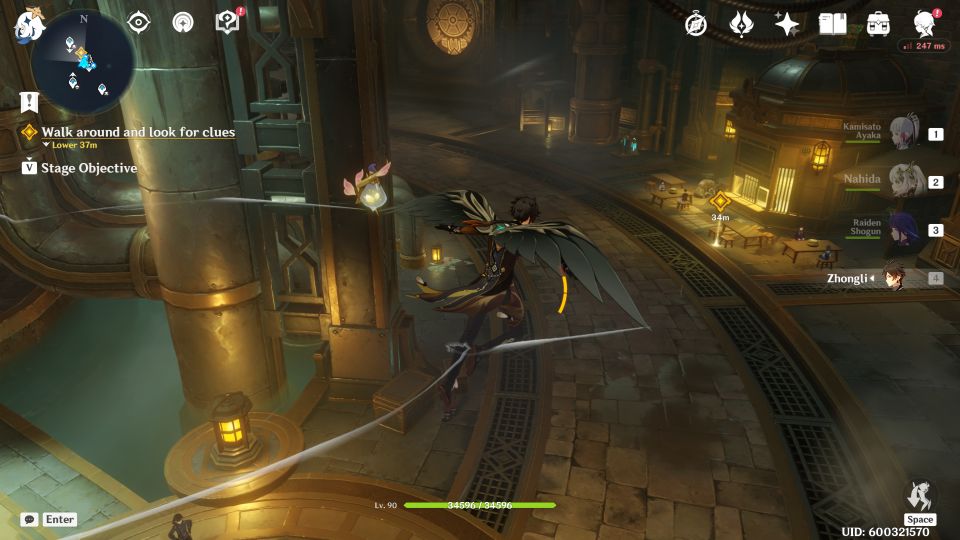Viewport: 960px width, 540px height.
Task: Open the chat box speech bubble
Action: coord(30,520)
